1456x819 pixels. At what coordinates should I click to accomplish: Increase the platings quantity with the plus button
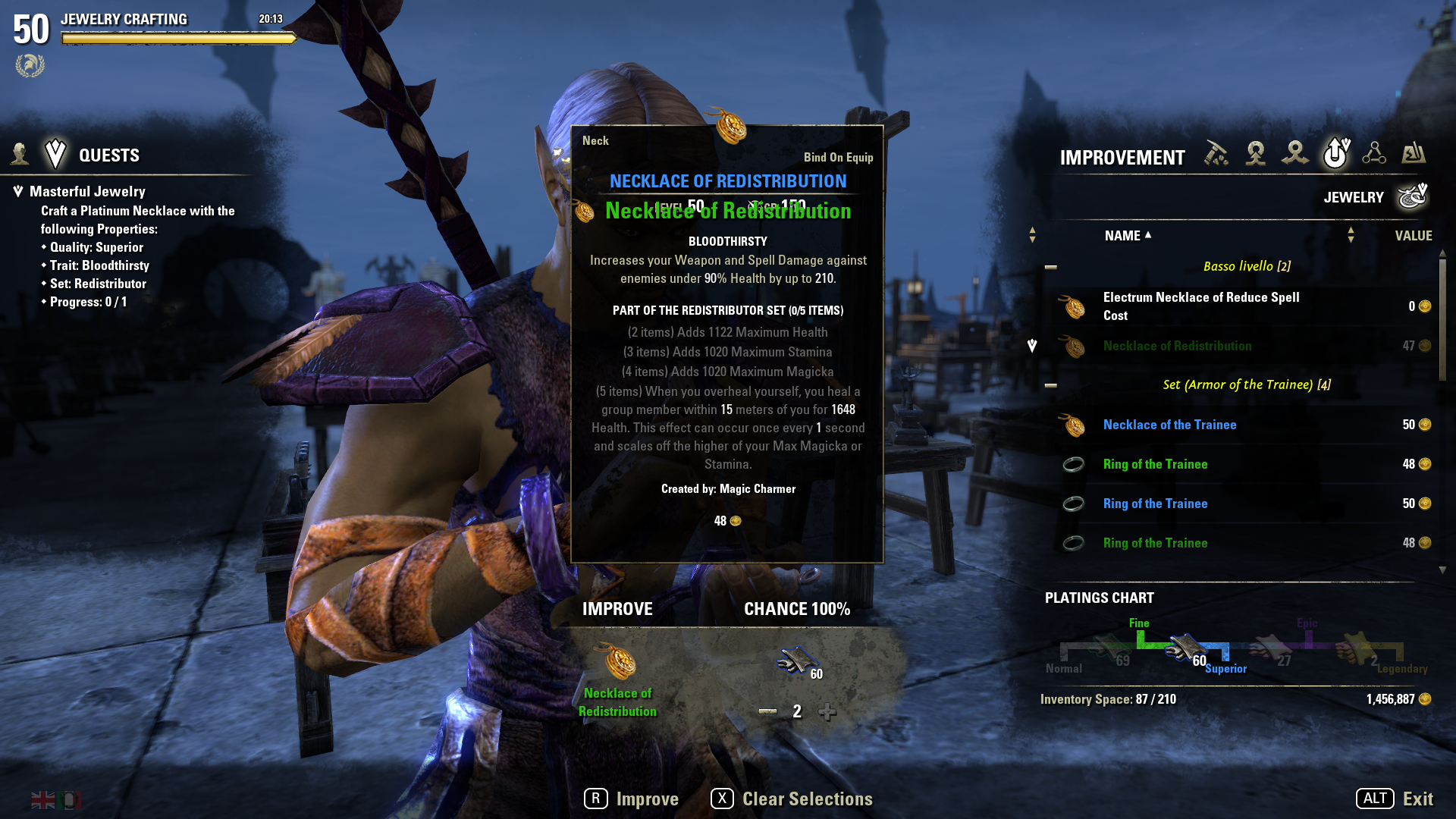[x=827, y=711]
